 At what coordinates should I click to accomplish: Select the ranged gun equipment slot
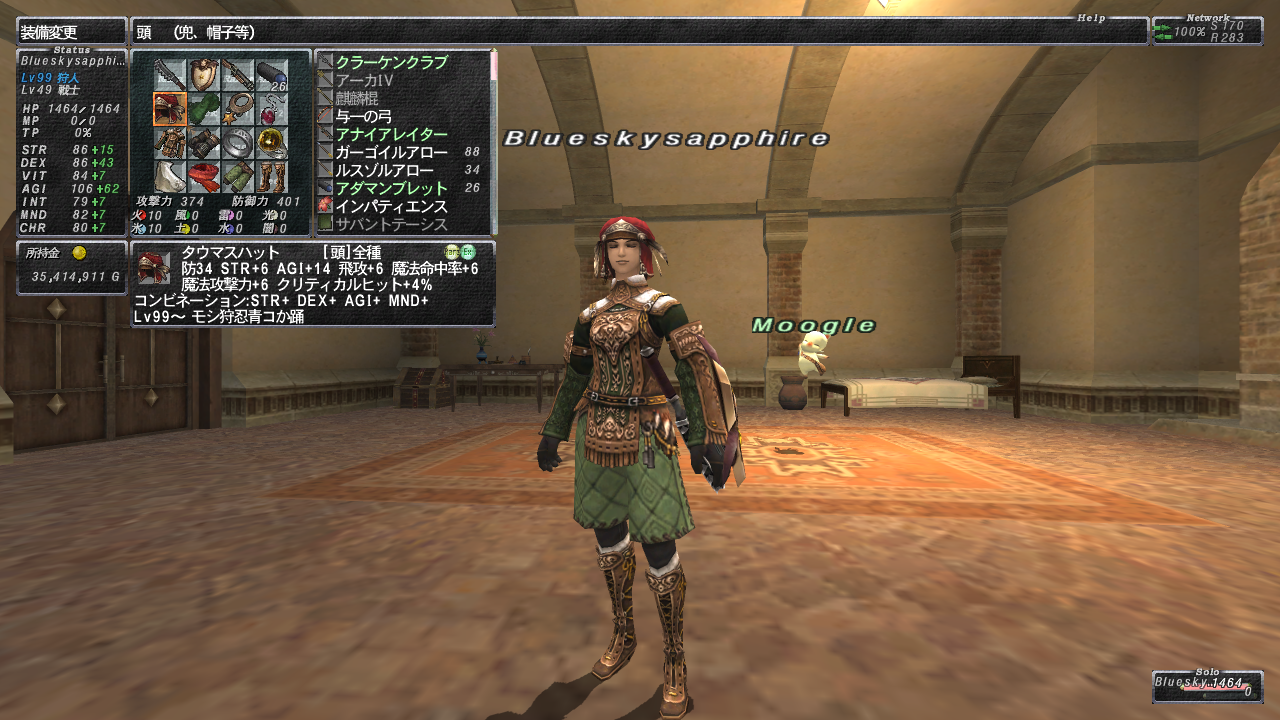point(238,74)
